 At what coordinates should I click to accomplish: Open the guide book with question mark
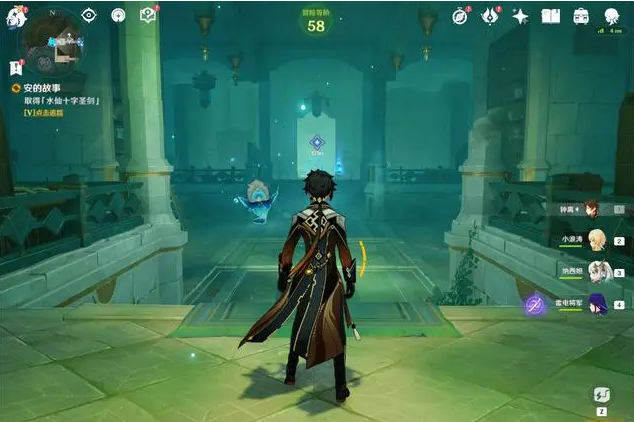(148, 15)
